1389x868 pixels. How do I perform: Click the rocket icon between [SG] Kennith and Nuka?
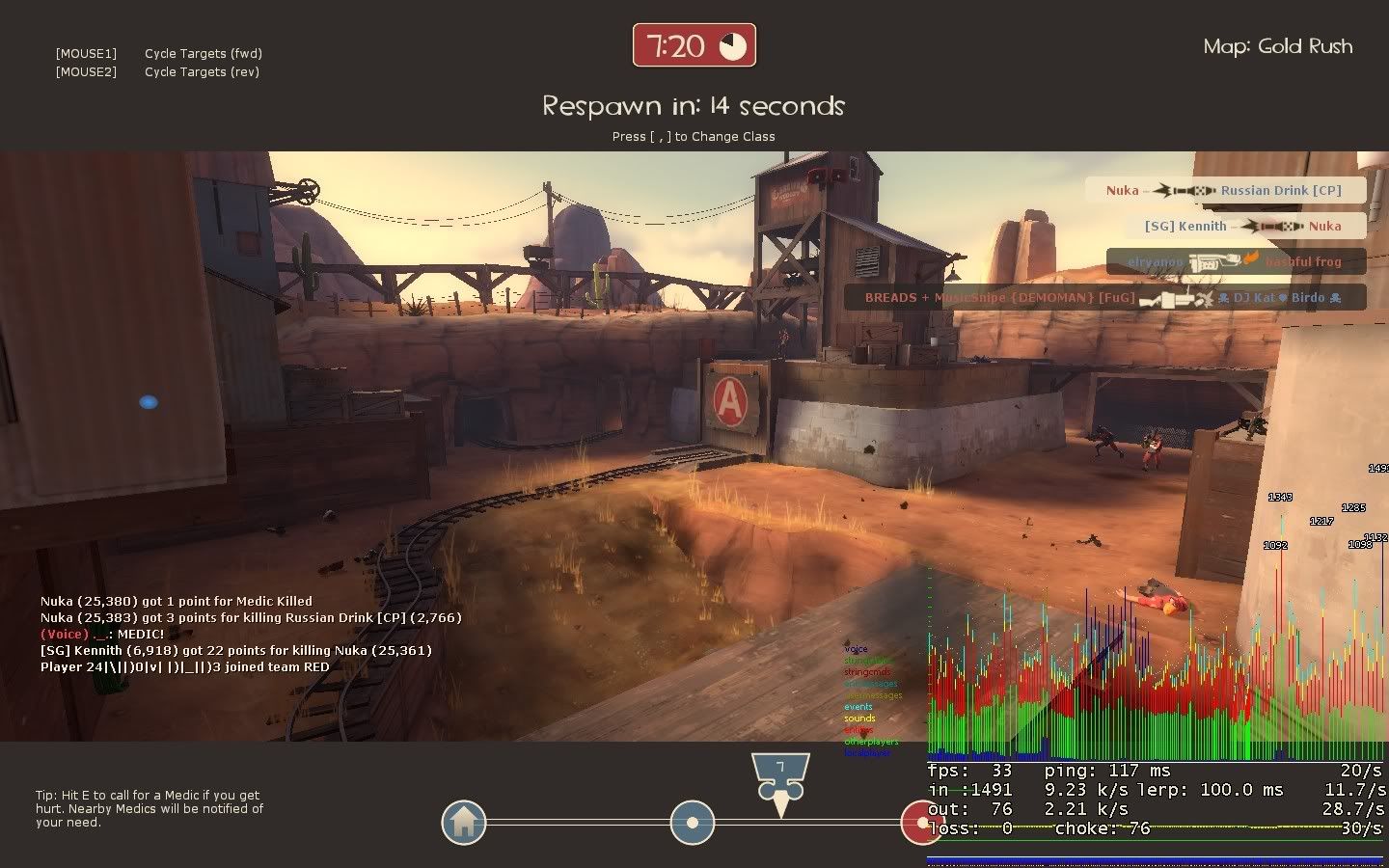point(1272,227)
